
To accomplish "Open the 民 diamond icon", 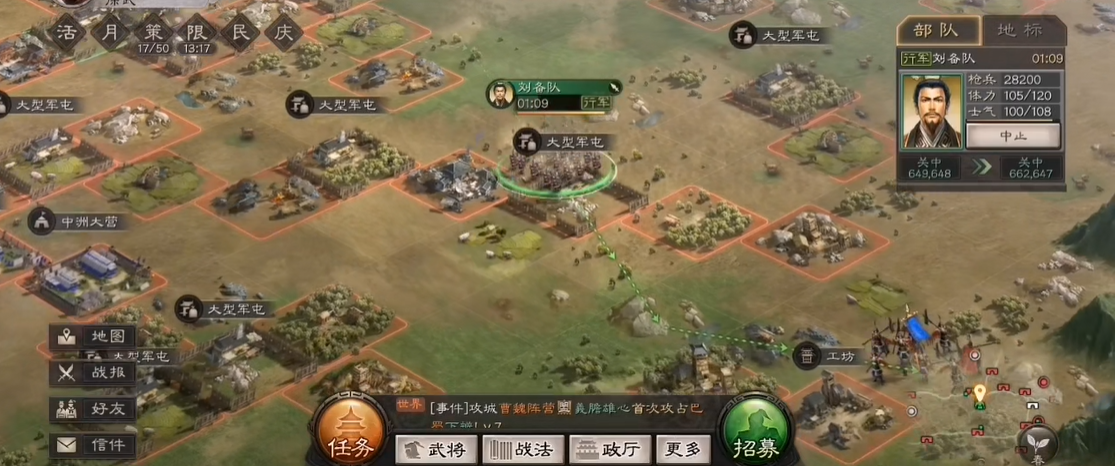I will pos(240,31).
